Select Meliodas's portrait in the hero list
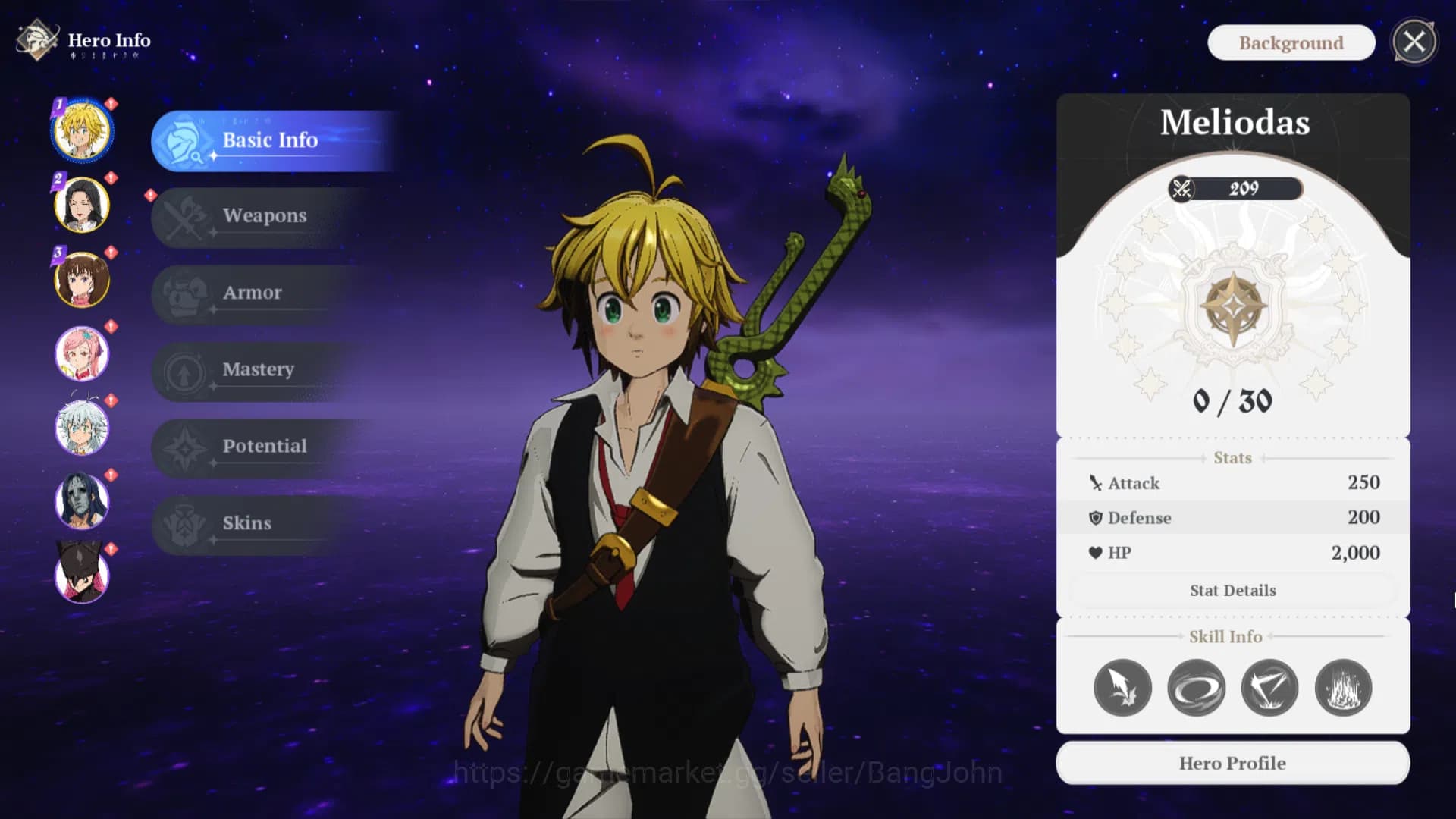The width and height of the screenshot is (1456, 819). coord(82,130)
